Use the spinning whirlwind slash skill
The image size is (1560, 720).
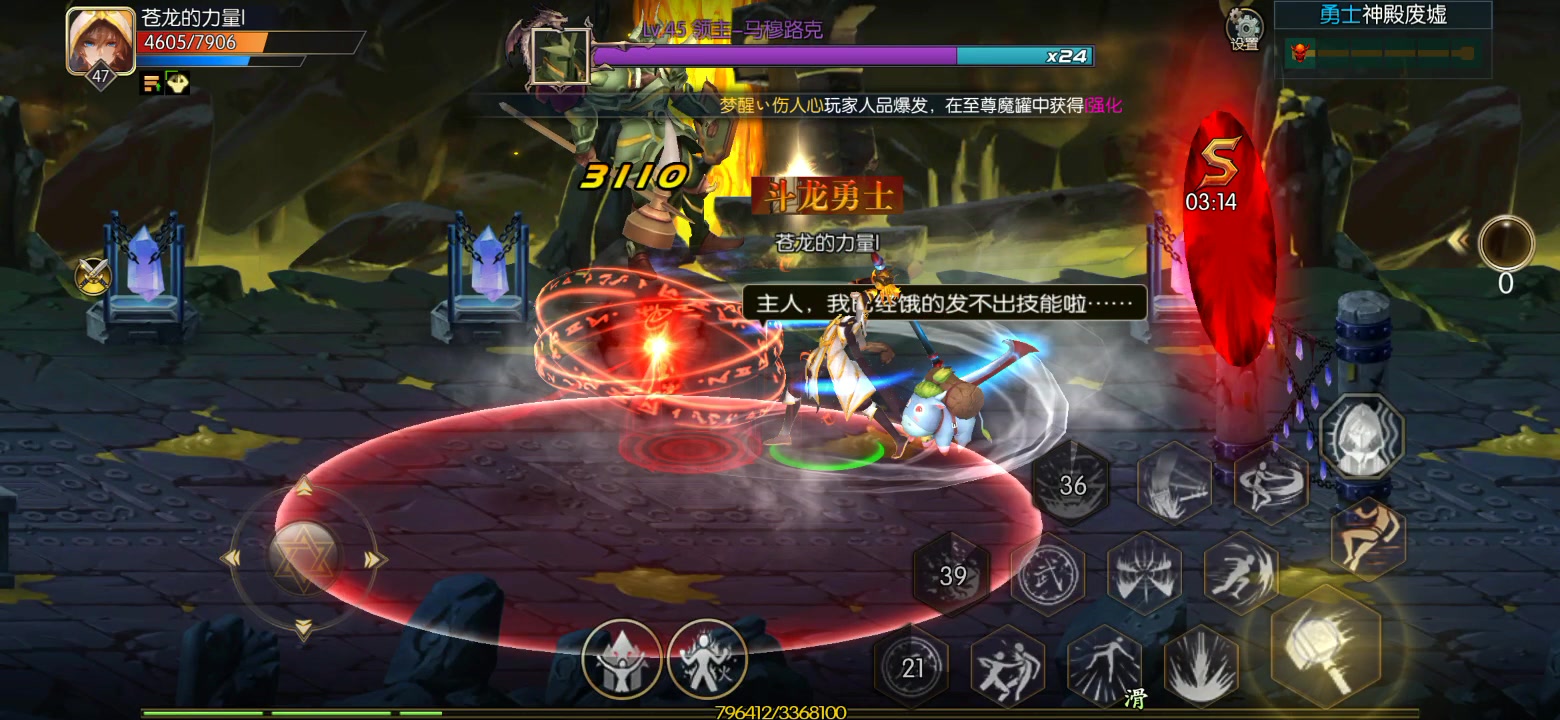[1271, 482]
